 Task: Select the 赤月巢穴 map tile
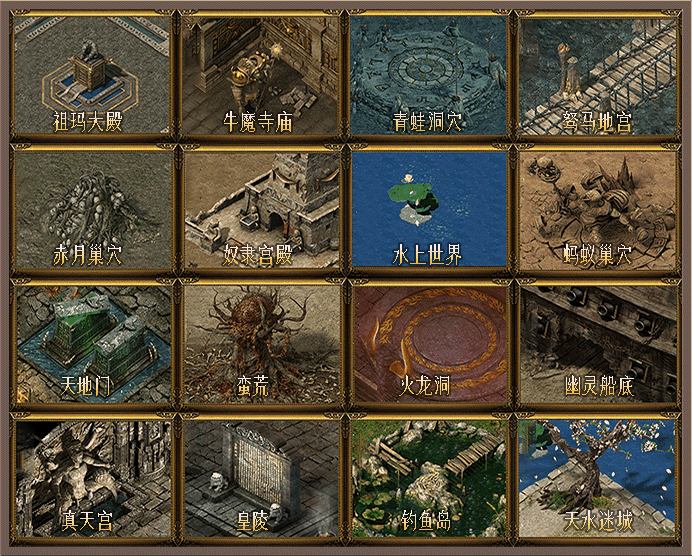pyautogui.click(x=91, y=208)
